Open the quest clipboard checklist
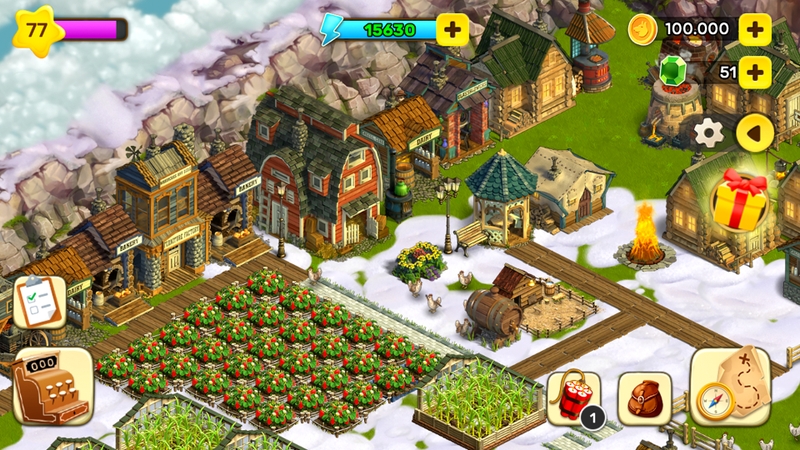 coord(39,302)
